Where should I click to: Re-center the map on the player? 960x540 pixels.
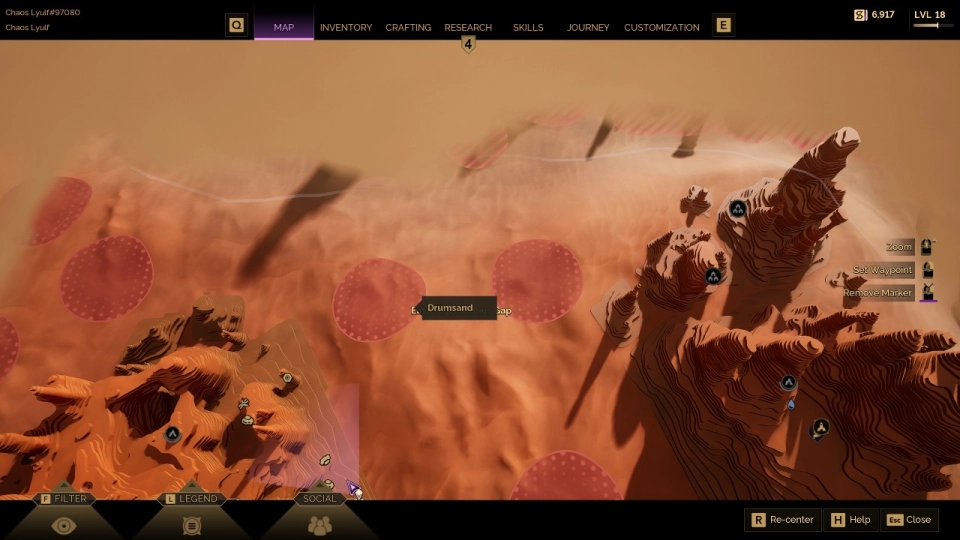[783, 520]
